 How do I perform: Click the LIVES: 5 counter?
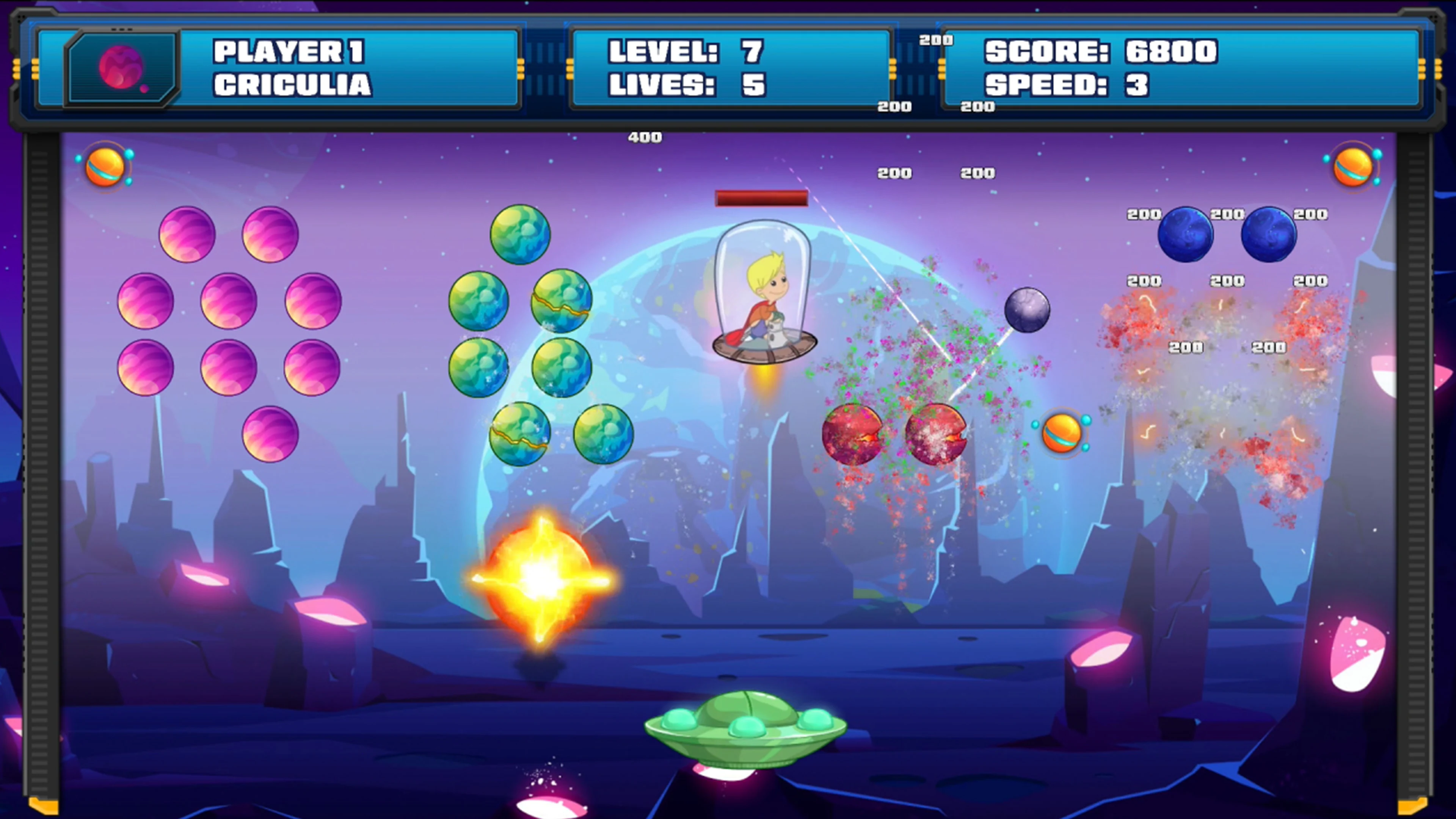pyautogui.click(x=687, y=85)
